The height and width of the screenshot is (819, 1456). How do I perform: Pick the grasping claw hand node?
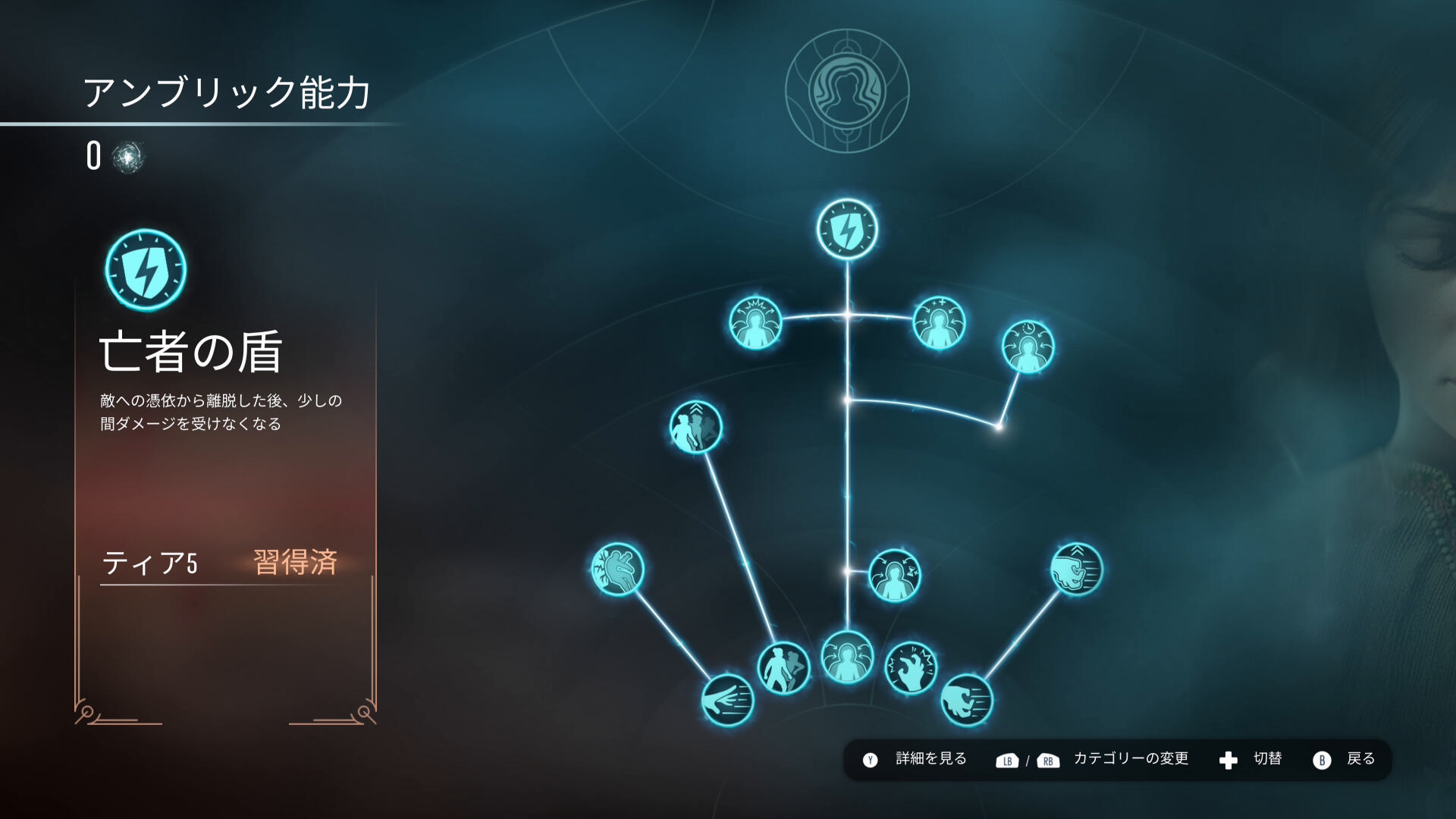912,668
